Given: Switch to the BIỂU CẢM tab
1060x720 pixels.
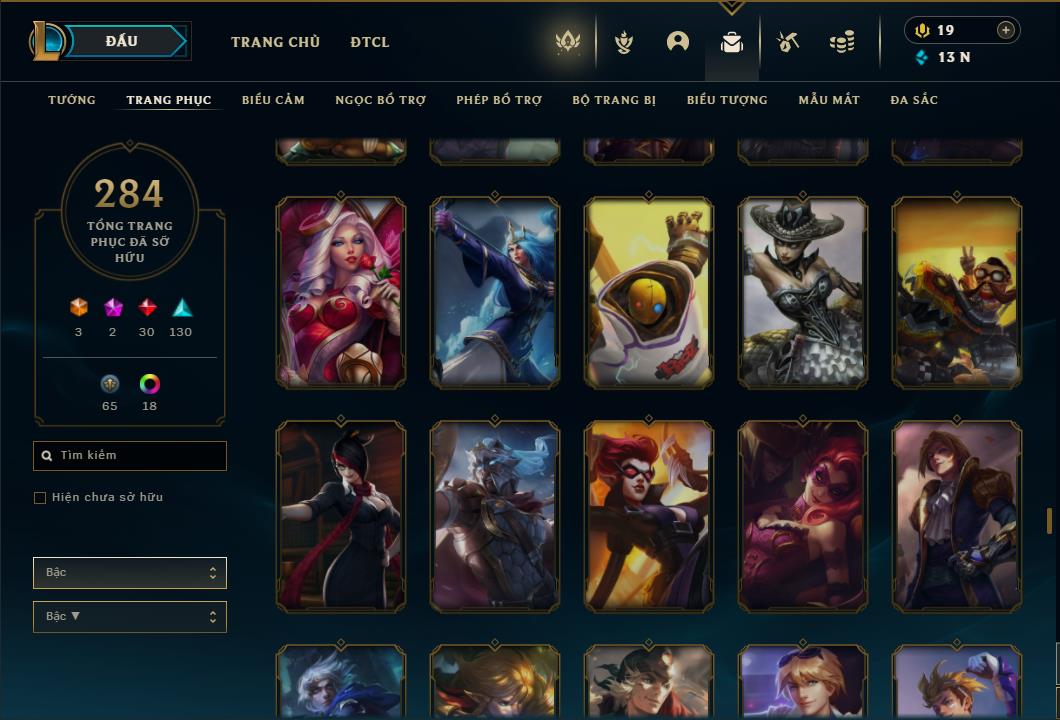Looking at the screenshot, I should coord(273,100).
